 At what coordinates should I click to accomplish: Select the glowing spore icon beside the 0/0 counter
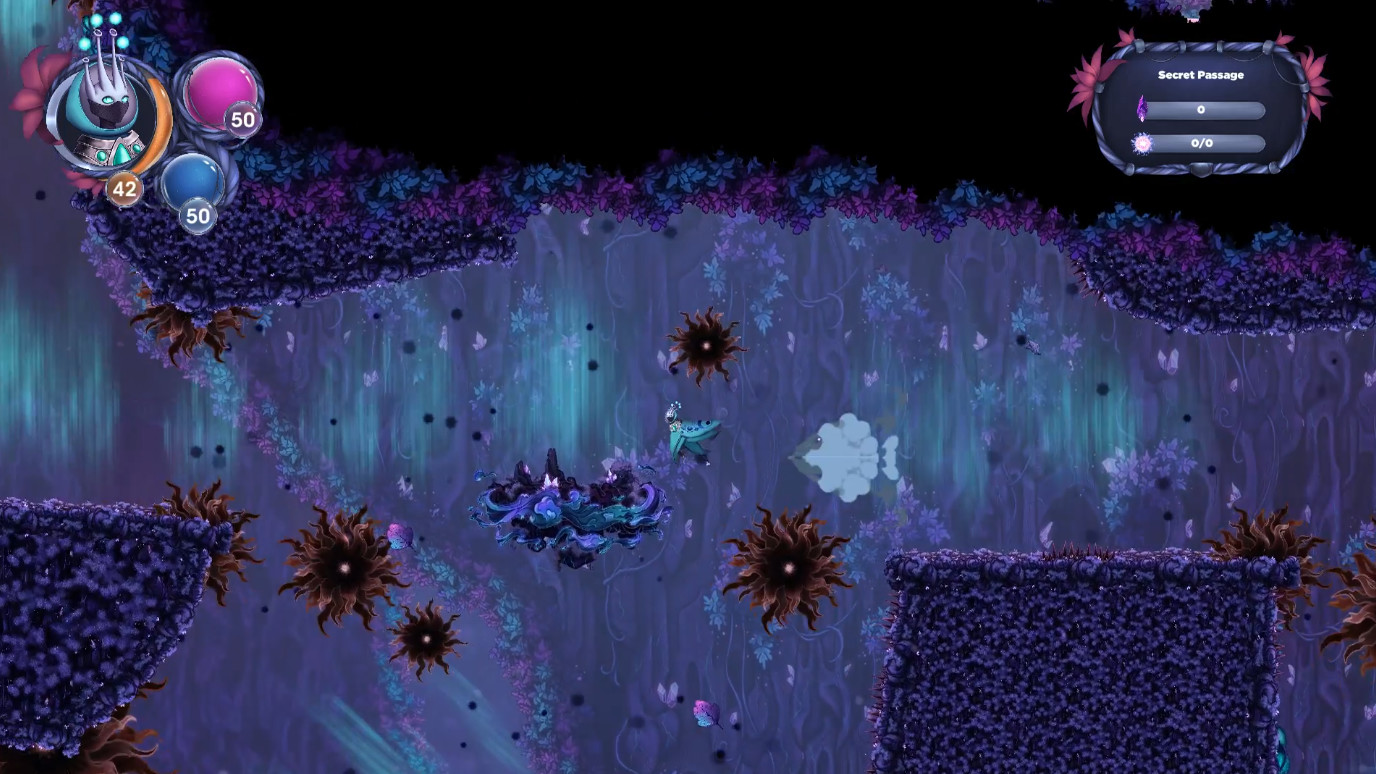pyautogui.click(x=1143, y=143)
